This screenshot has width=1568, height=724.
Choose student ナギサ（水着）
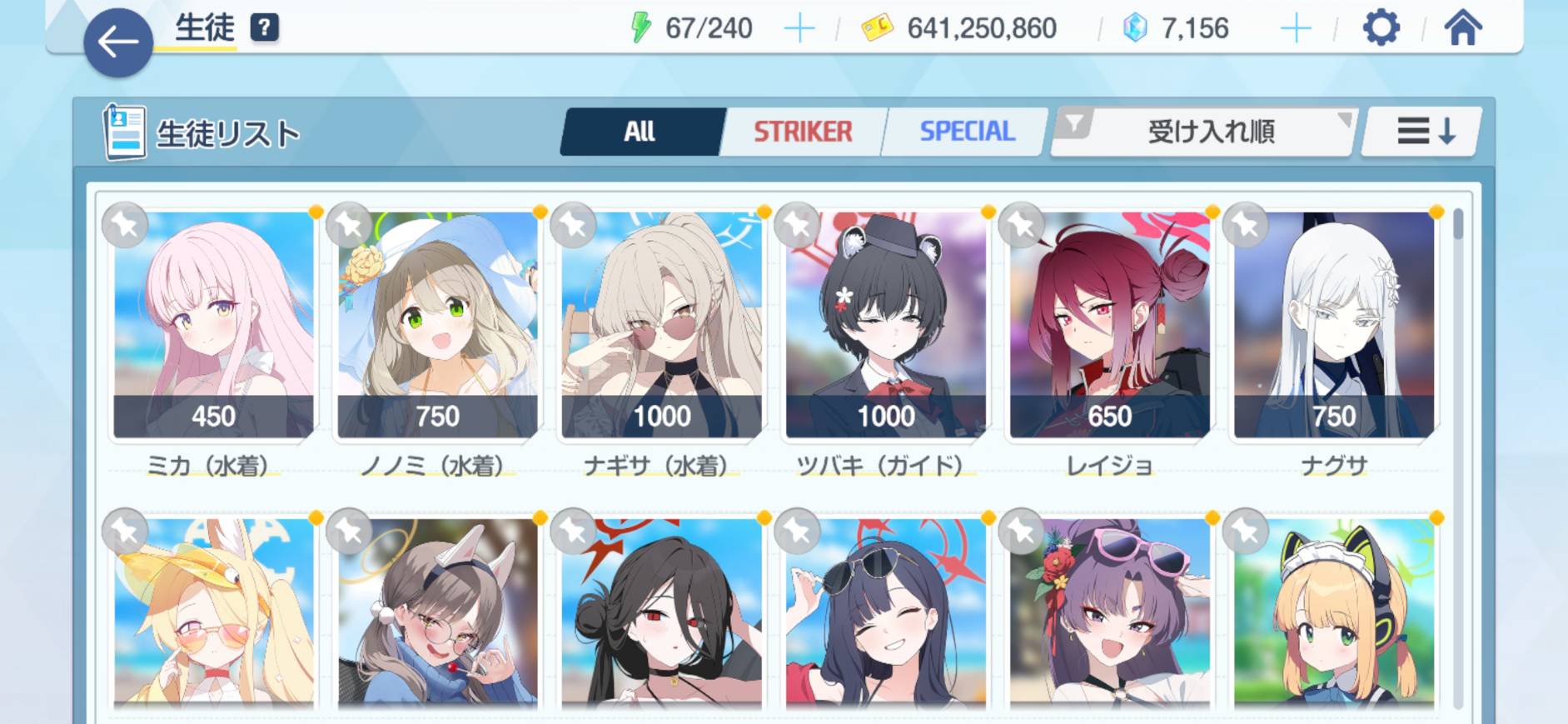(661, 325)
